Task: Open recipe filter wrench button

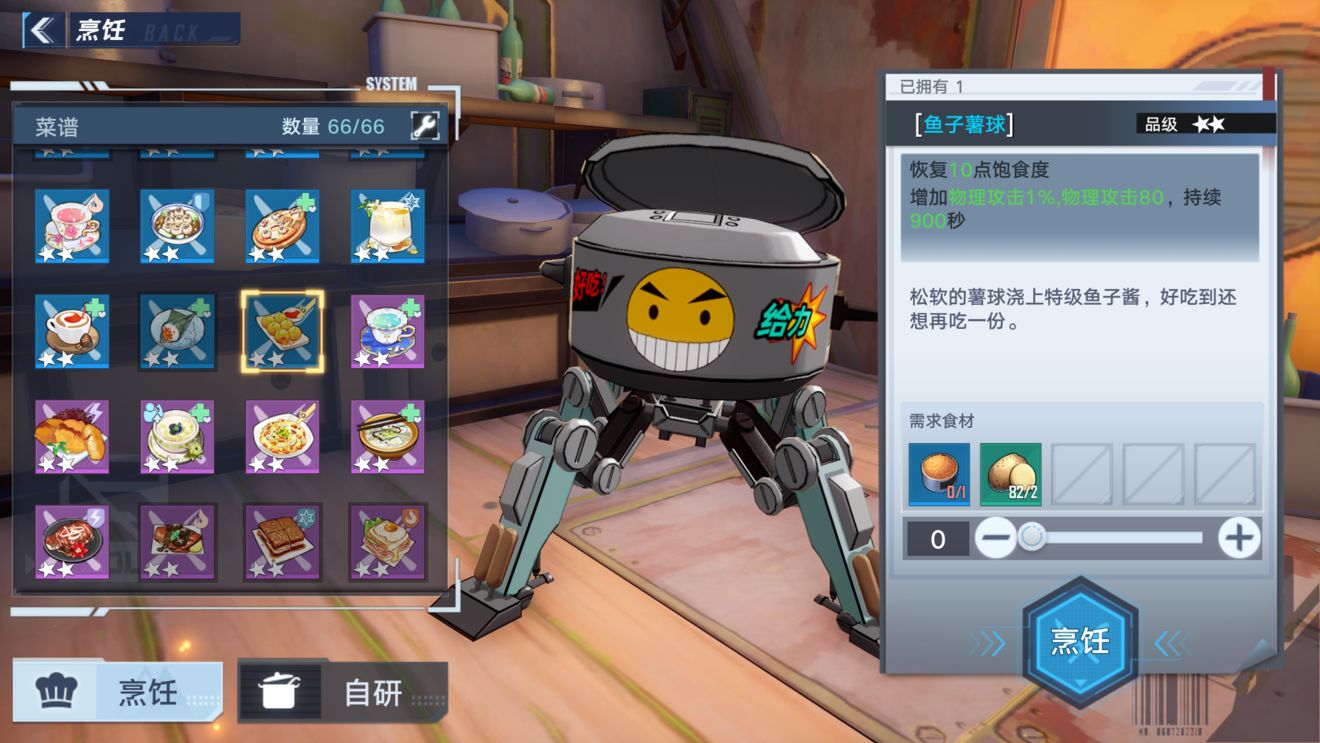Action: (425, 125)
